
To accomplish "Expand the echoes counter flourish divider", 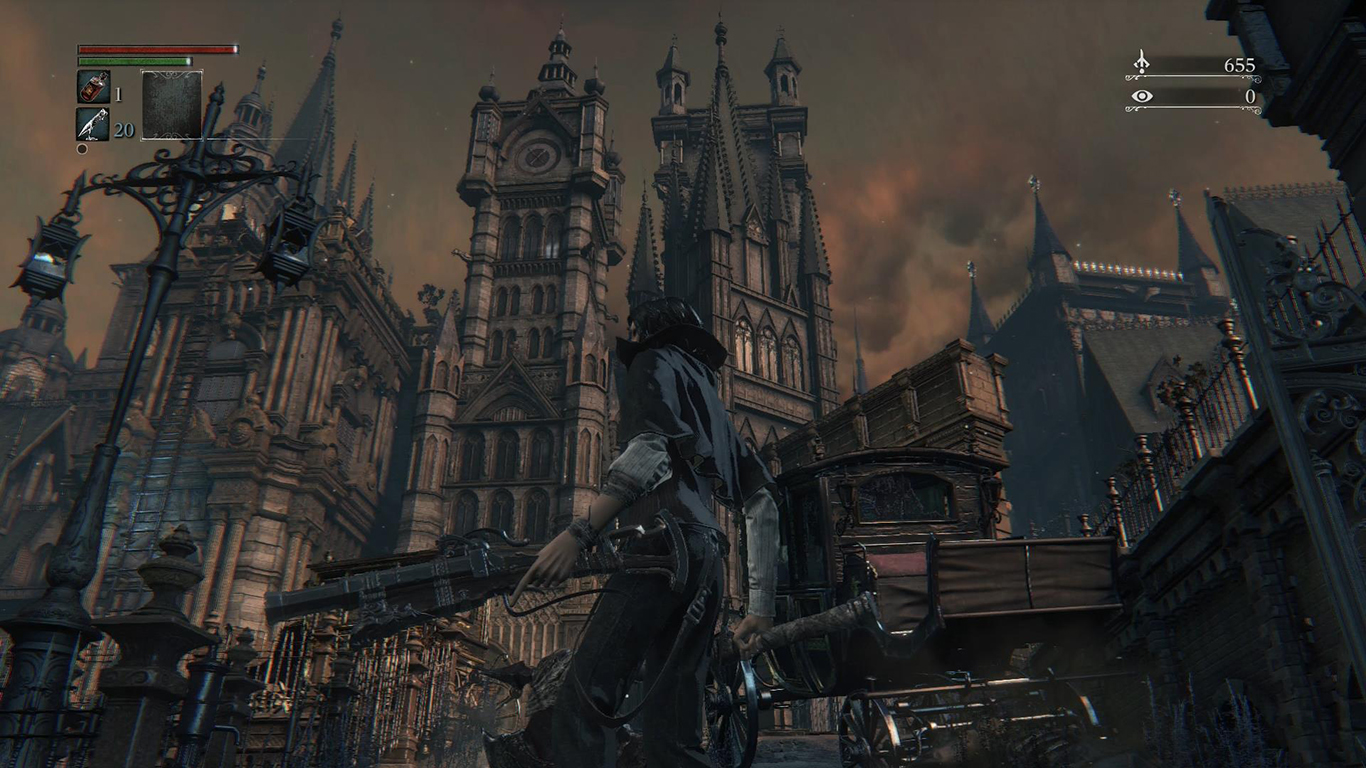I will [x=1190, y=77].
